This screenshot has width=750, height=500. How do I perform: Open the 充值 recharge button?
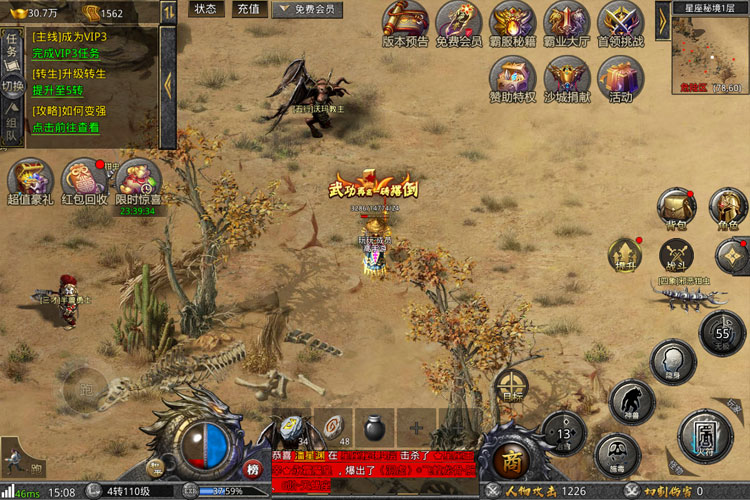point(247,9)
